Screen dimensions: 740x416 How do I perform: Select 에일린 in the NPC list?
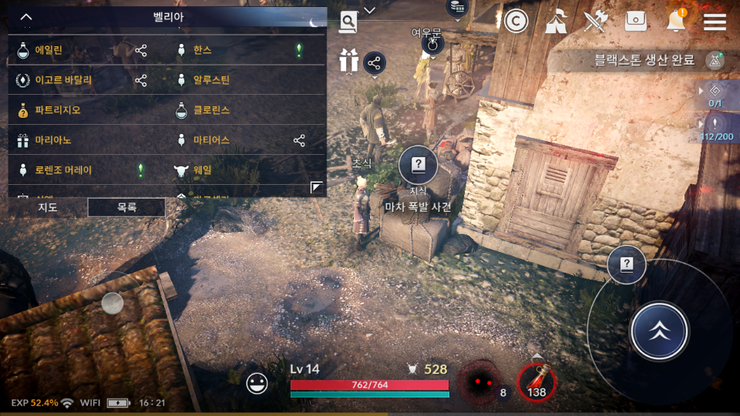[50, 50]
